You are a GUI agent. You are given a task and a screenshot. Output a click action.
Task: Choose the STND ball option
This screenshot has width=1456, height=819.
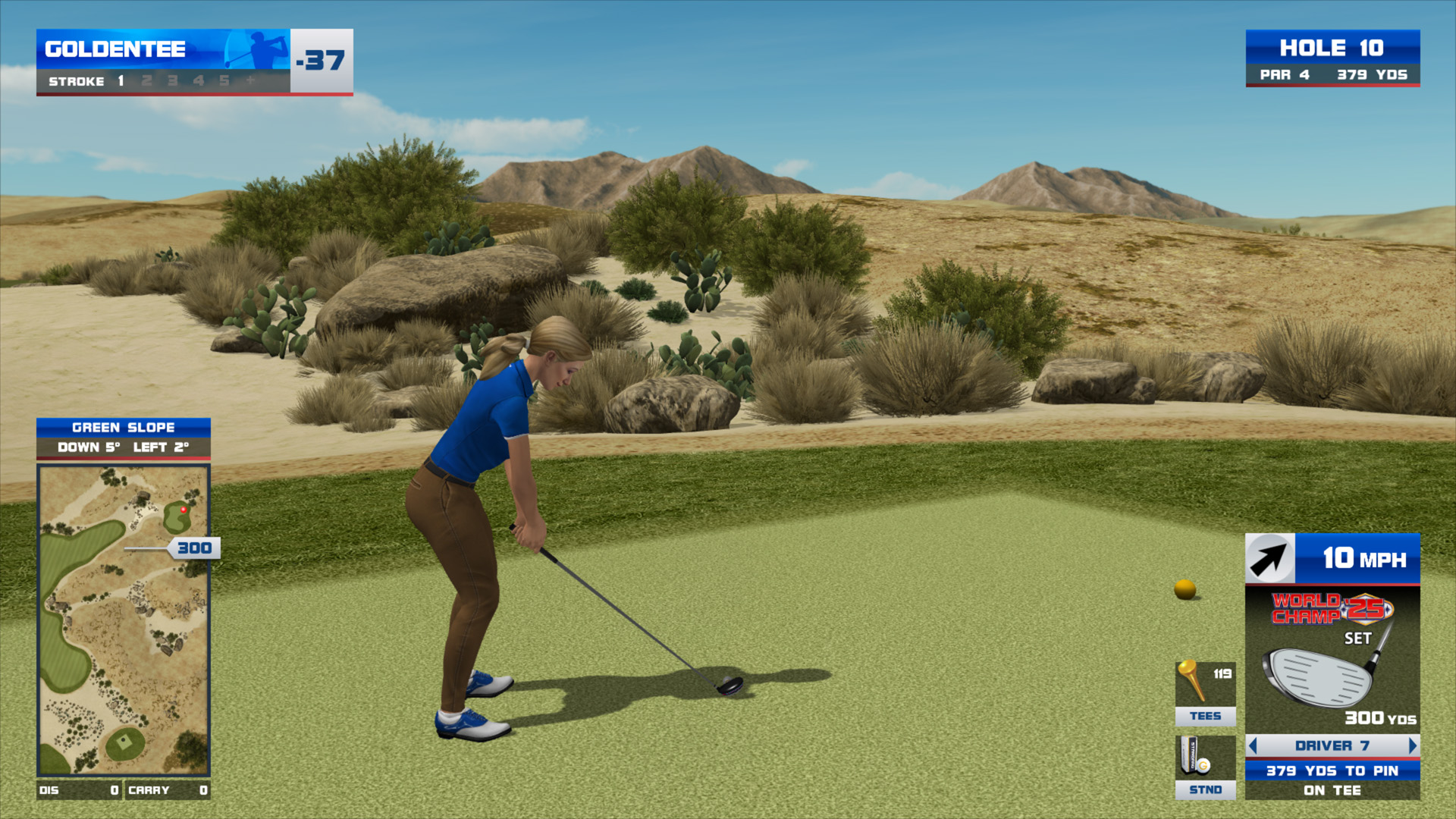tap(1205, 767)
